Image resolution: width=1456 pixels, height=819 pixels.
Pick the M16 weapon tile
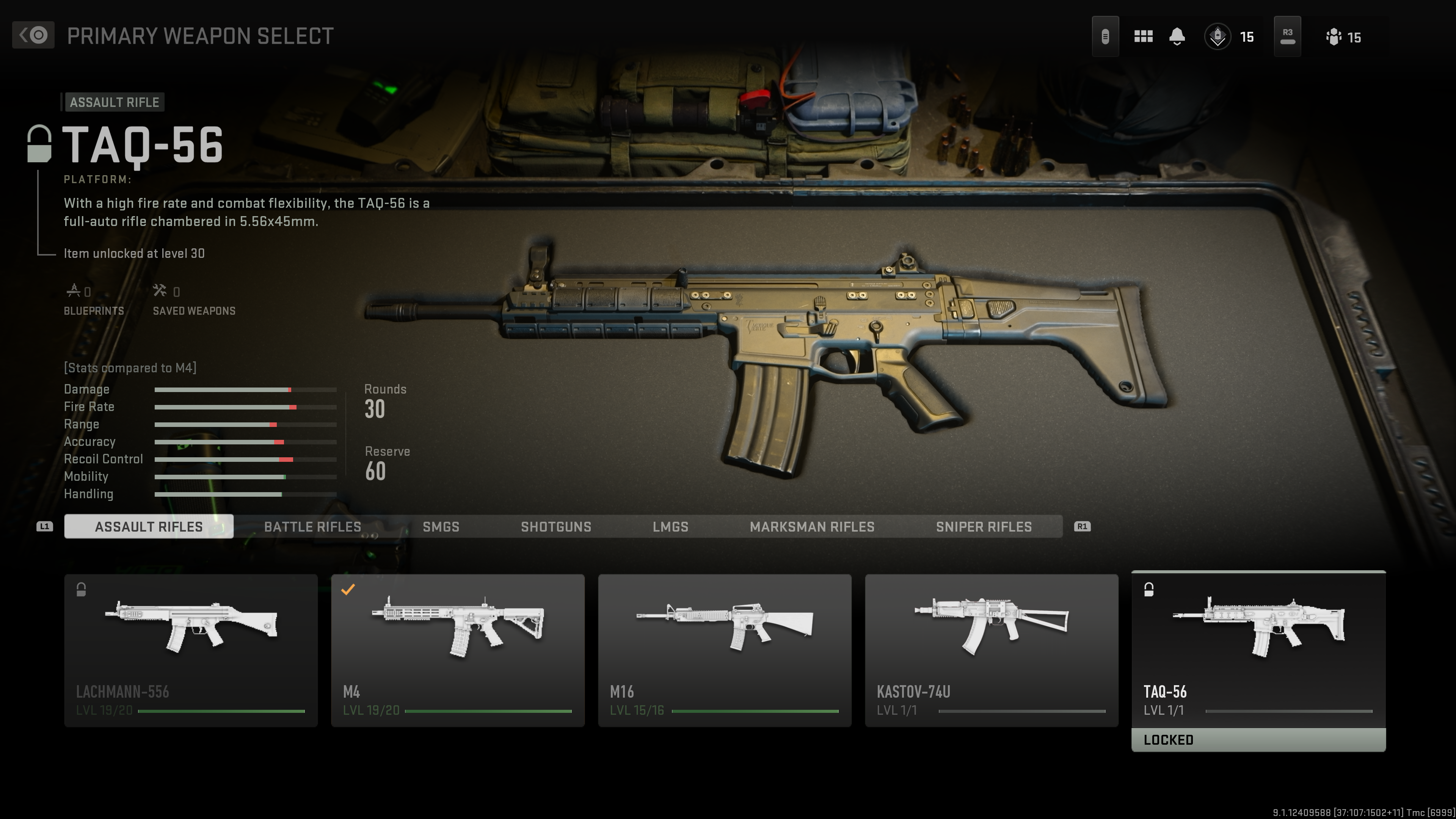coord(725,650)
